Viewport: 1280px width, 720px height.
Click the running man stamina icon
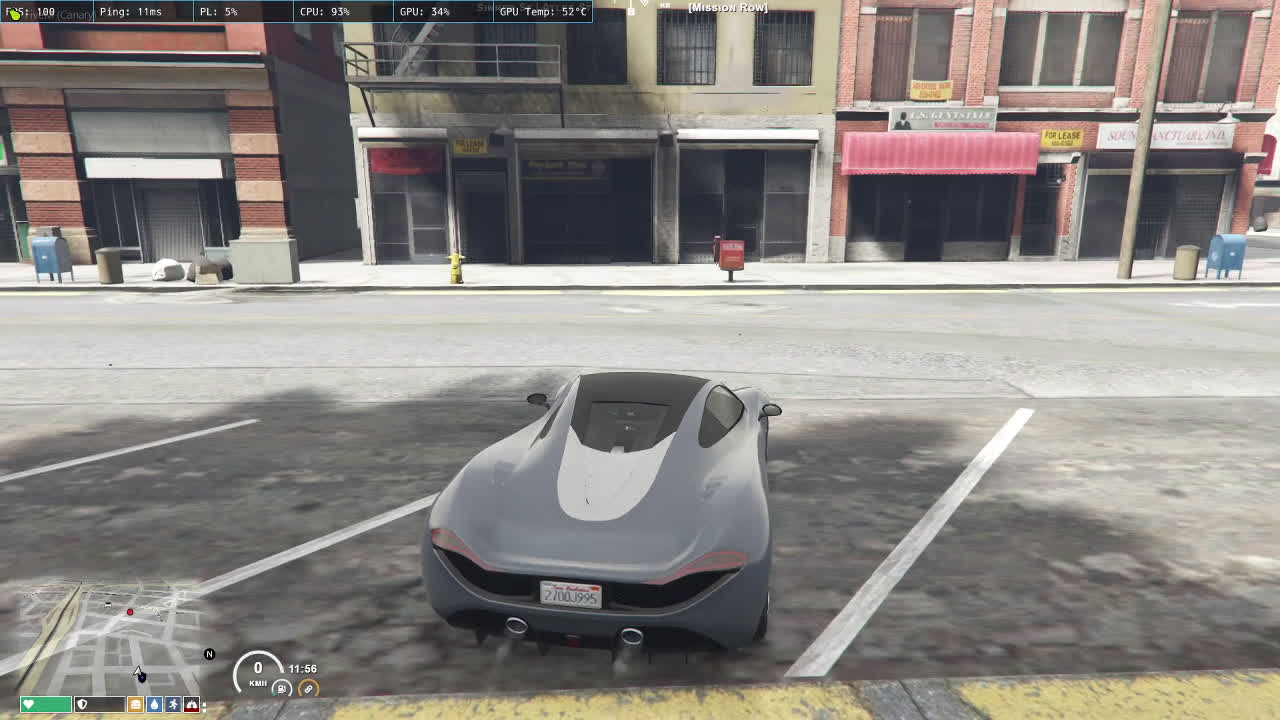(x=173, y=704)
